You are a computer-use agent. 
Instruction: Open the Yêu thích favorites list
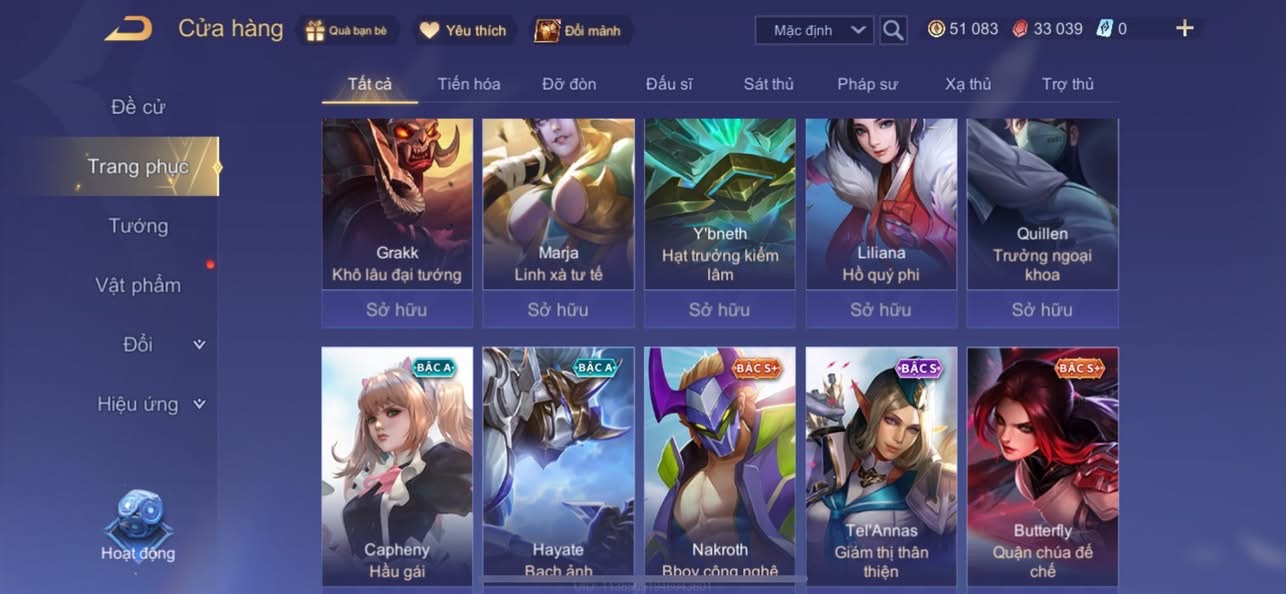(464, 30)
